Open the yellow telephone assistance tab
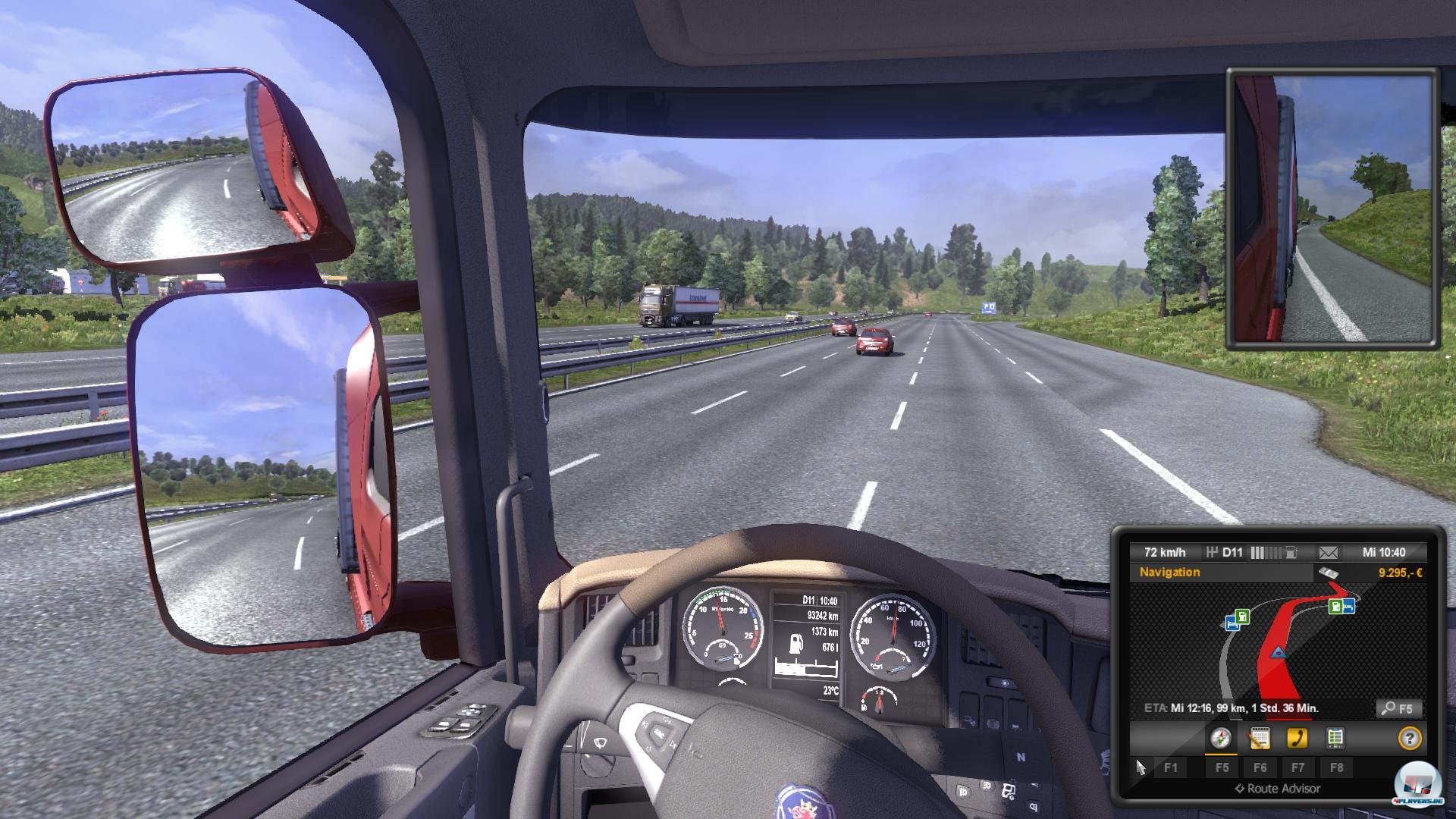1456x819 pixels. 1297,738
